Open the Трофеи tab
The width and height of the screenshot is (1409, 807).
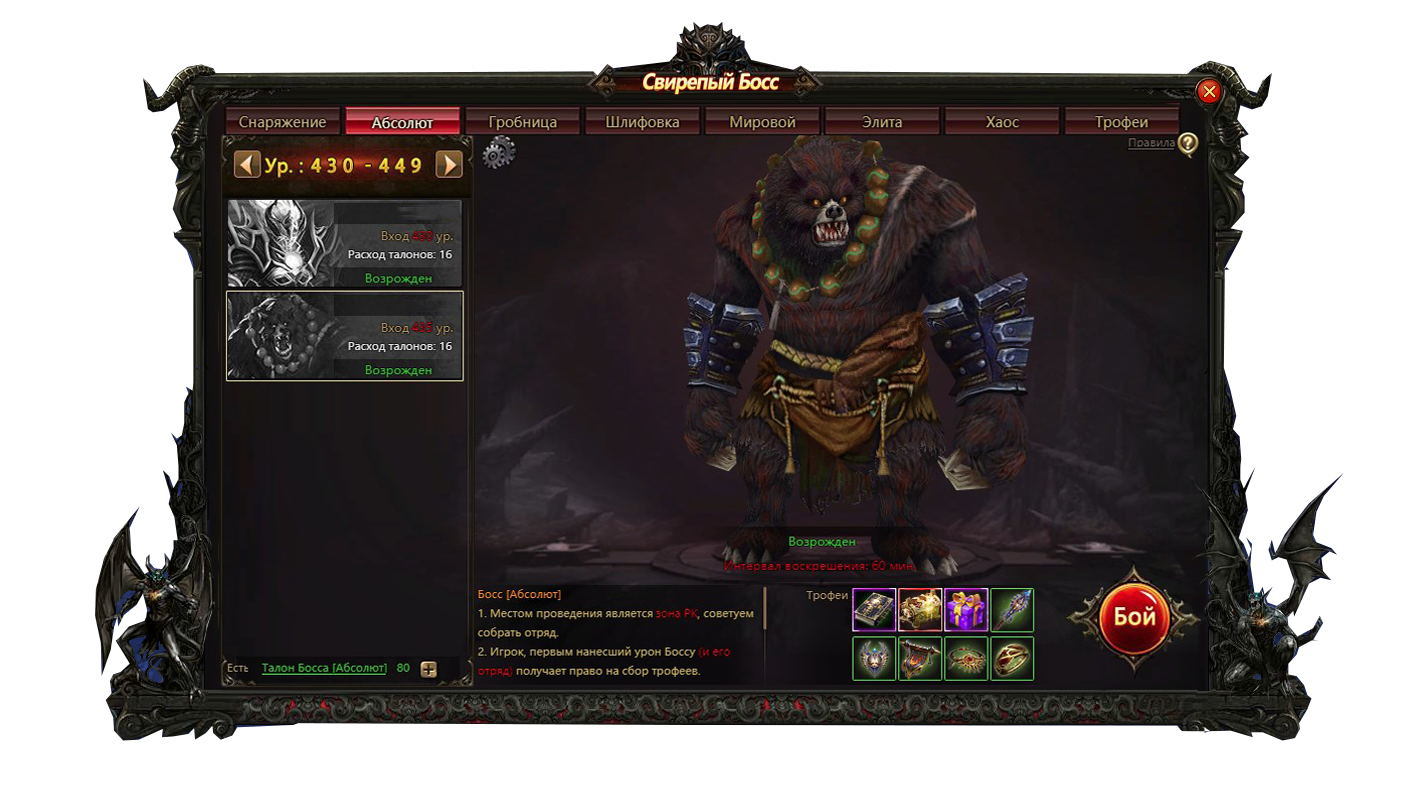tap(1121, 122)
